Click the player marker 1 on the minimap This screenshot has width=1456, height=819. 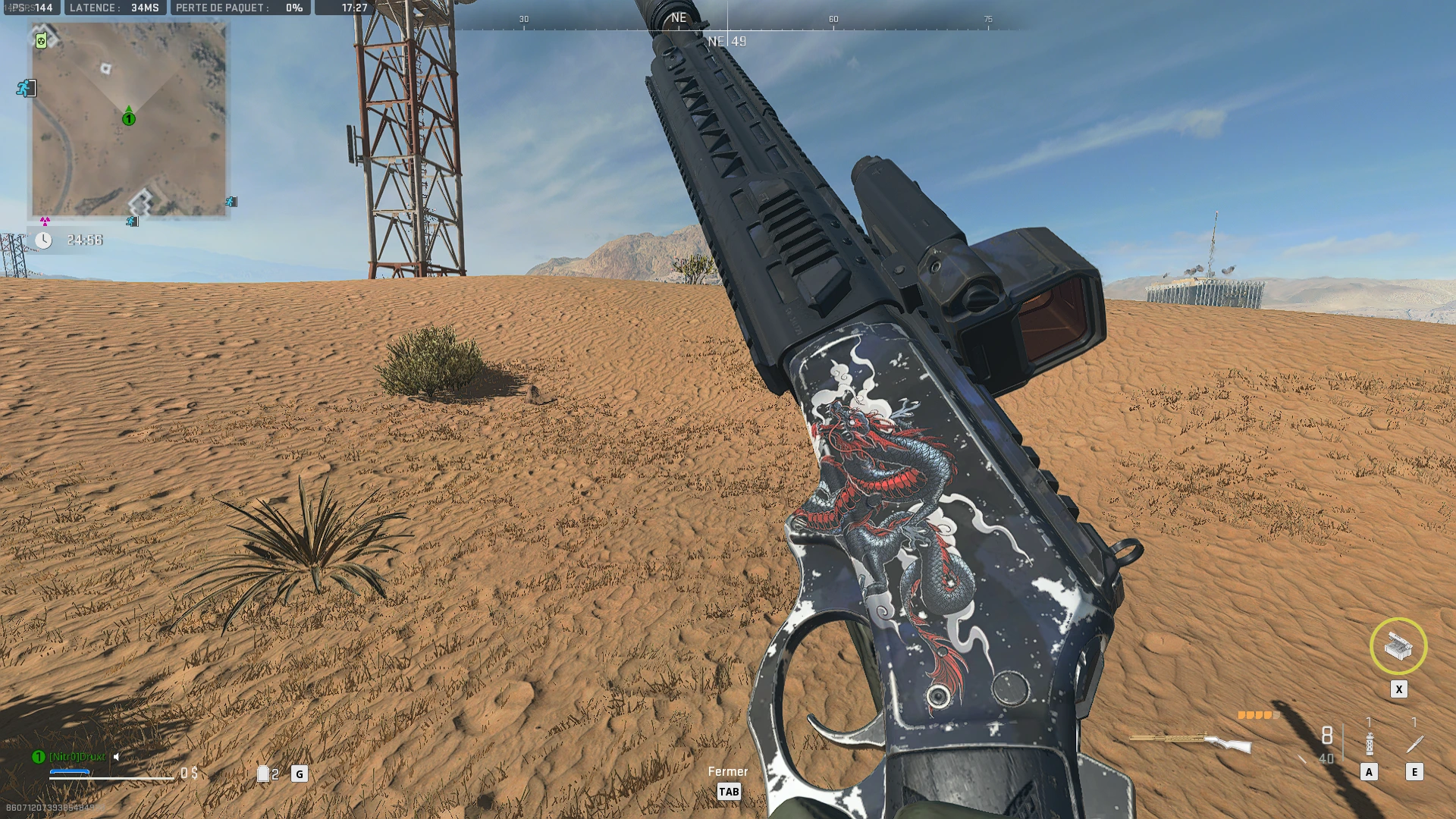click(128, 118)
